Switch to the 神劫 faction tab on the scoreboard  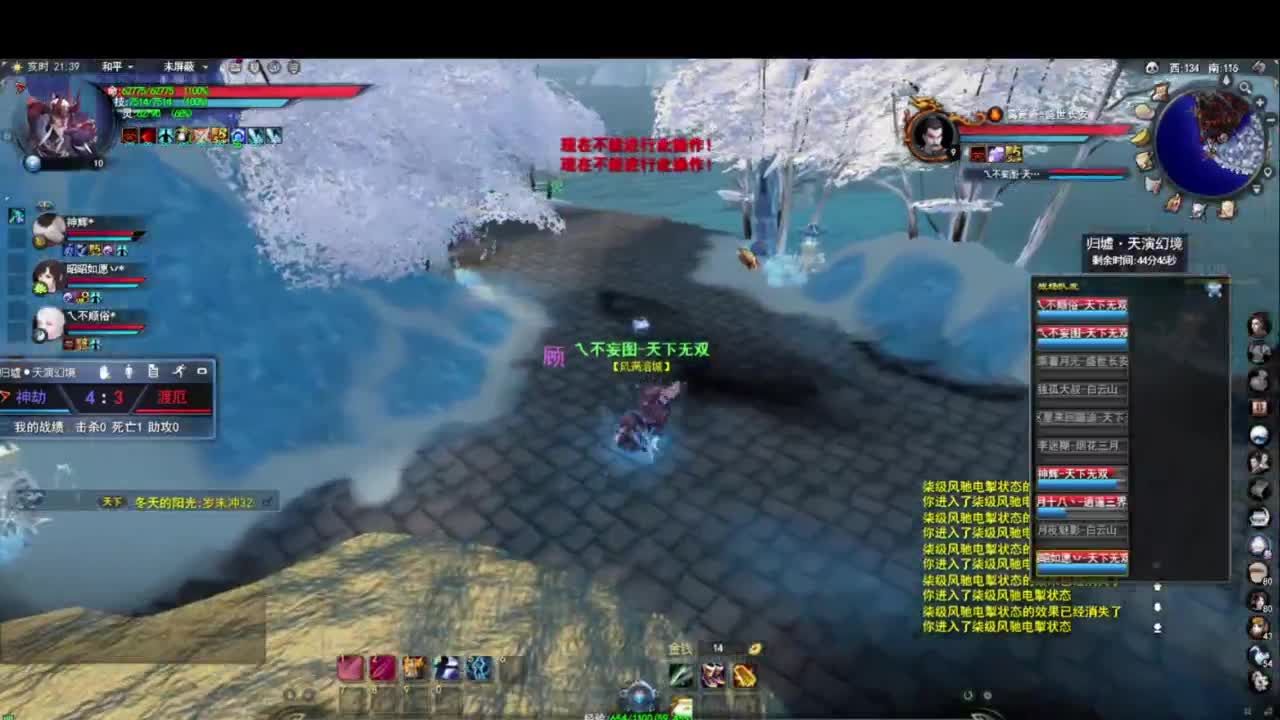(30, 396)
